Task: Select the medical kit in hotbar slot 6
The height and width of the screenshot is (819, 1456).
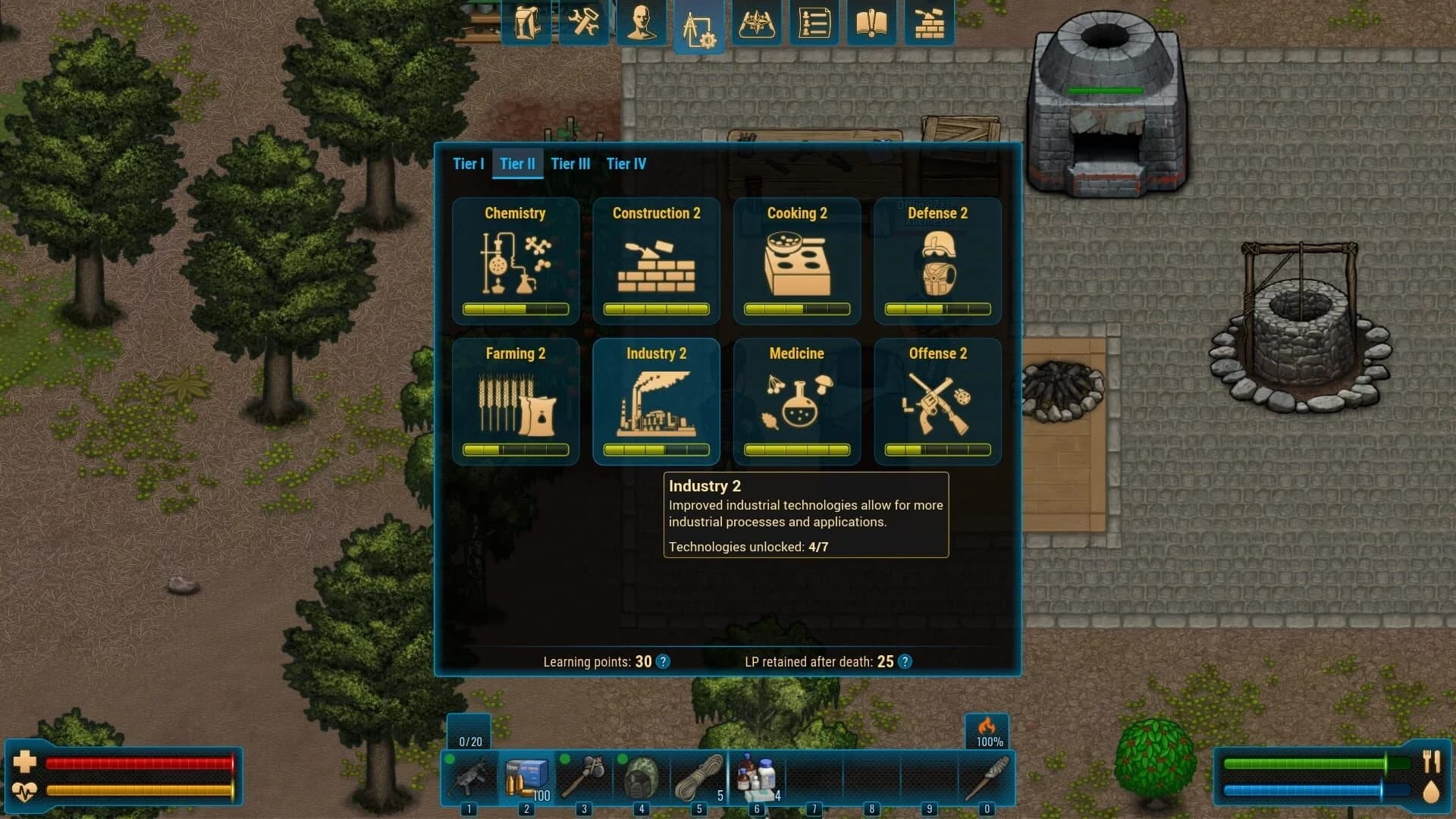Action: tap(756, 775)
